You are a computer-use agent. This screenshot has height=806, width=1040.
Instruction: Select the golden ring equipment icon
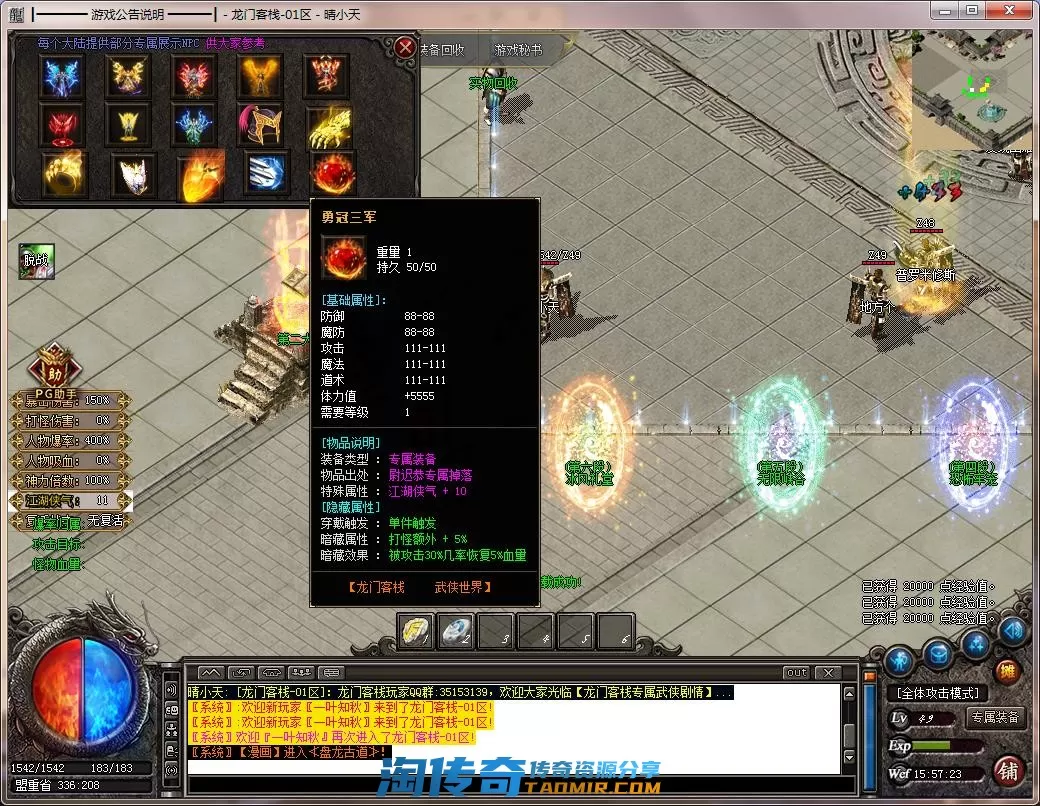(64, 174)
